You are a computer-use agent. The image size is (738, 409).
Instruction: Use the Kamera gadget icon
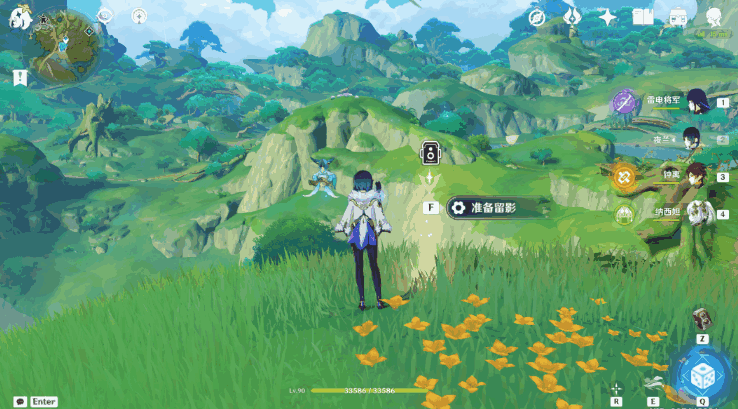(x=703, y=318)
